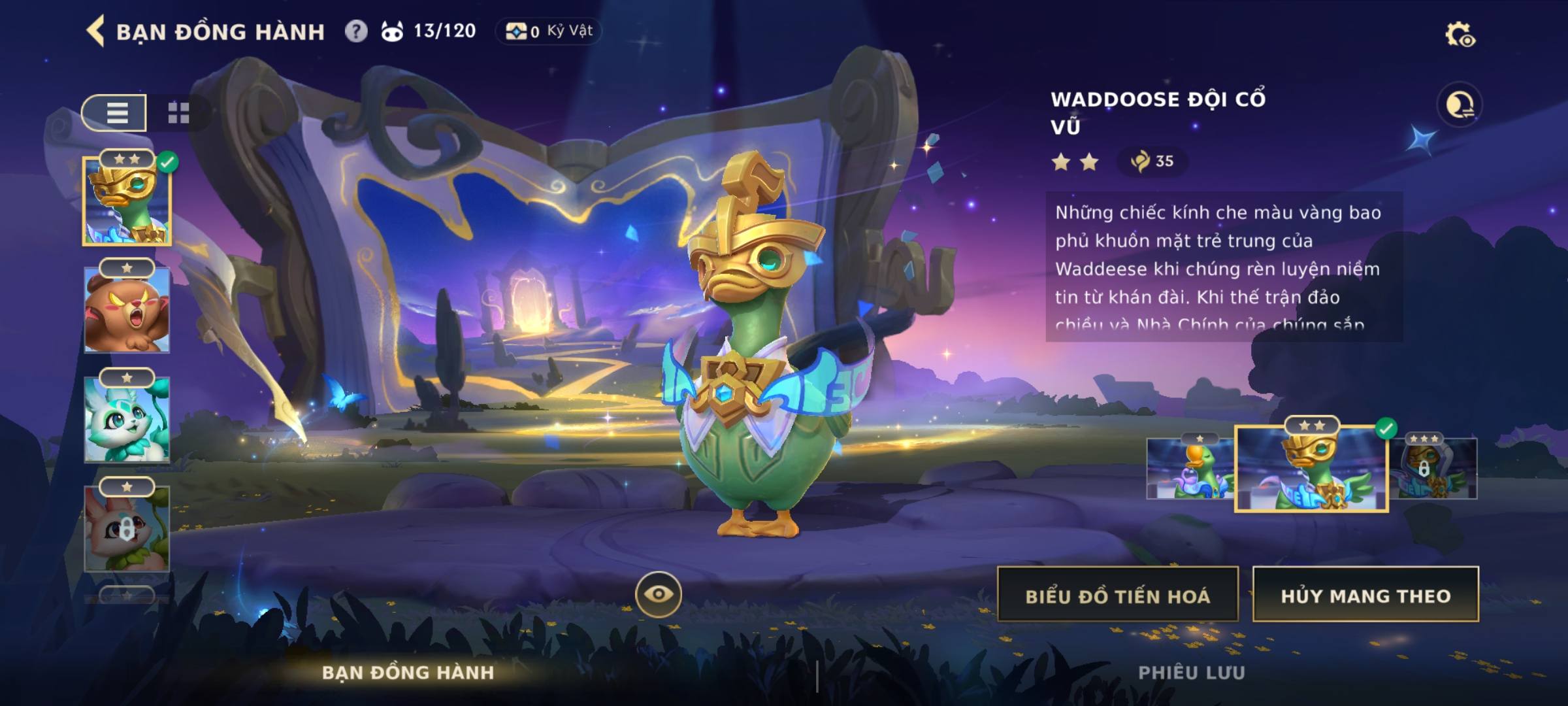Open the 35 fragments currency badge

(x=1152, y=161)
